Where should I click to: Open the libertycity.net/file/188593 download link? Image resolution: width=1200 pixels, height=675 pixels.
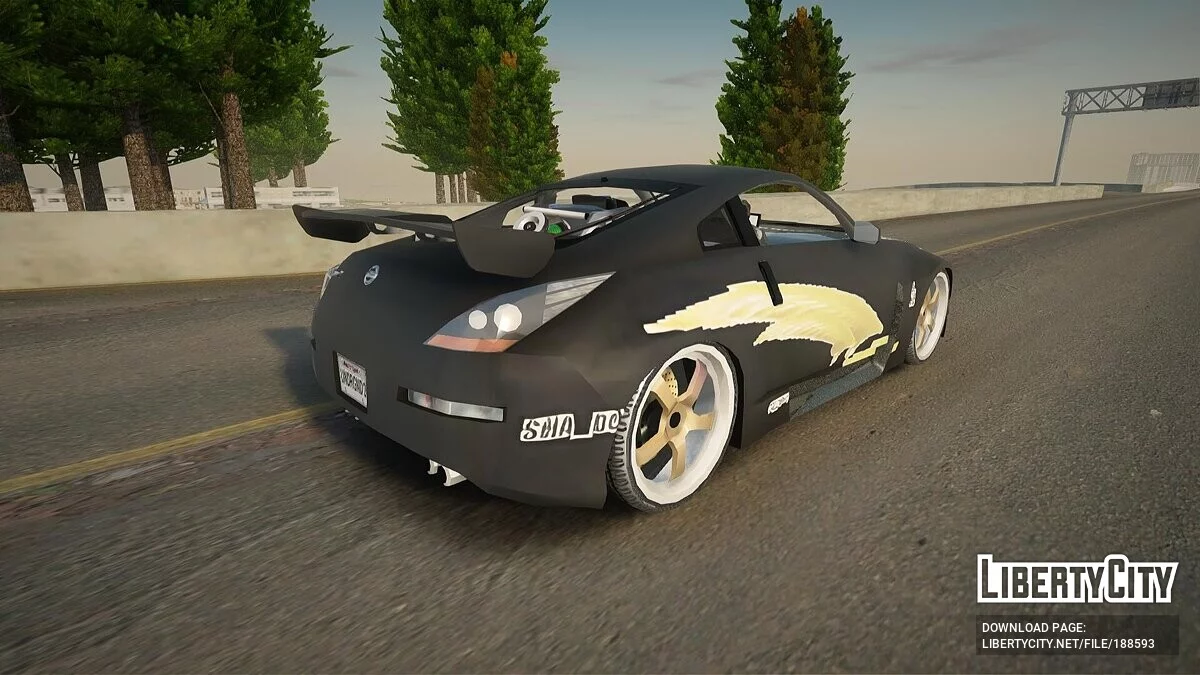pos(1068,644)
